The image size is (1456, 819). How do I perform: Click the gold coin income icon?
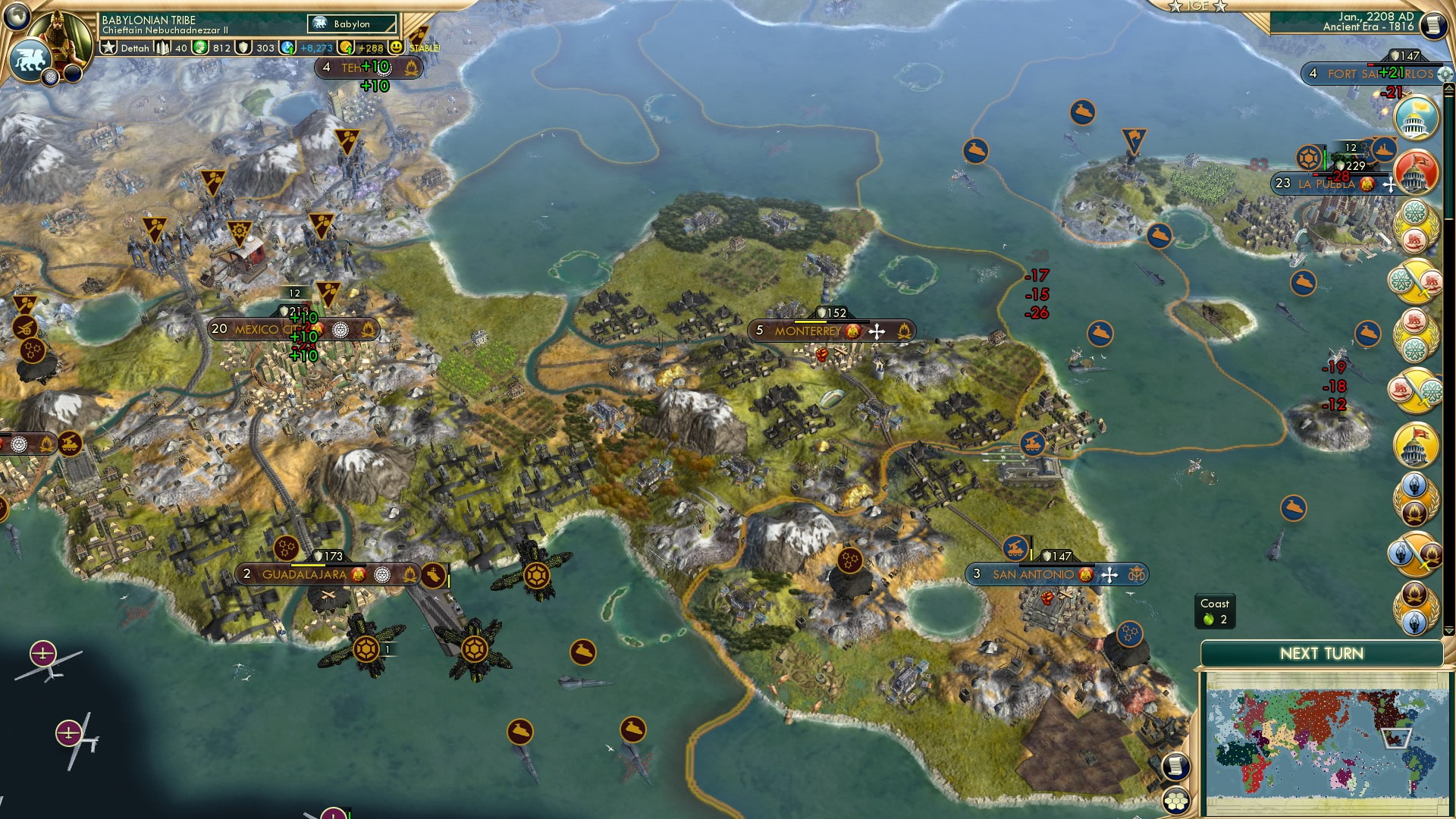click(x=346, y=48)
